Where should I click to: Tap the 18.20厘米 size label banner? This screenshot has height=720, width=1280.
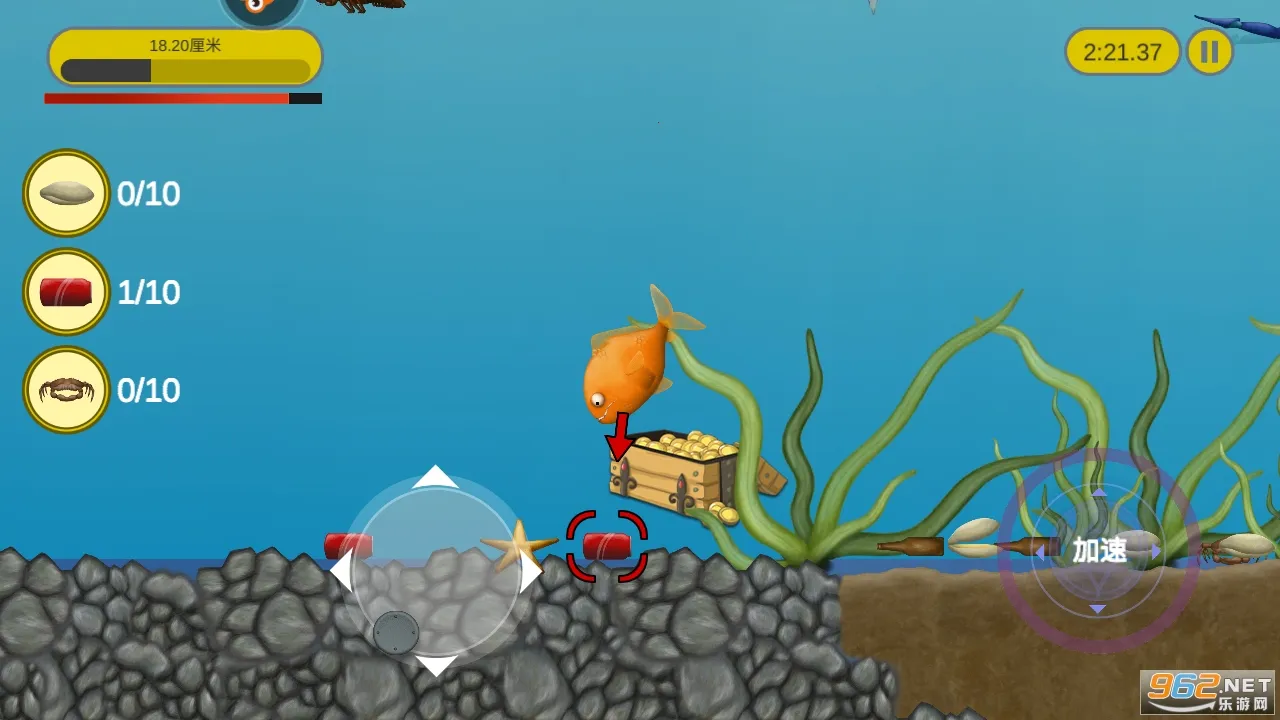tap(184, 44)
